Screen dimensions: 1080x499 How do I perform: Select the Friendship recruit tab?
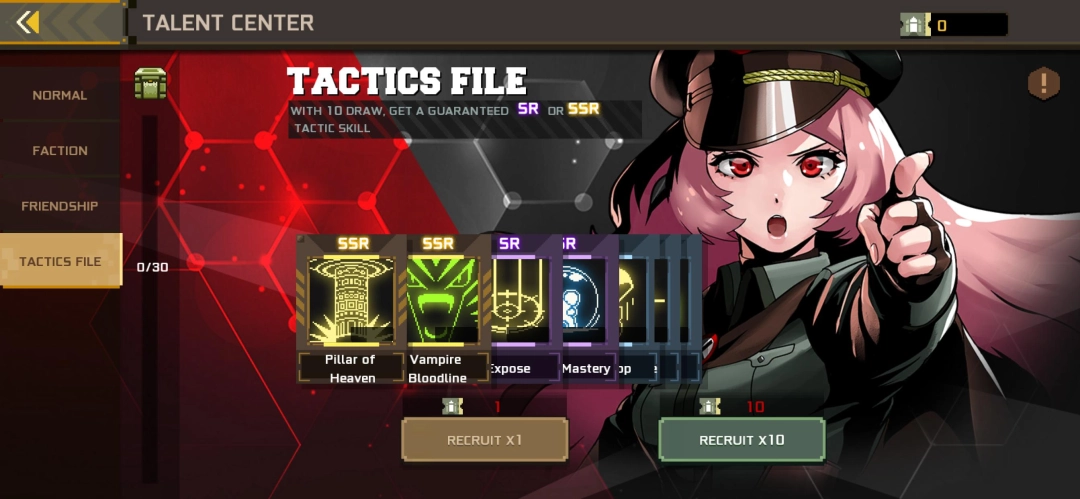pos(60,206)
